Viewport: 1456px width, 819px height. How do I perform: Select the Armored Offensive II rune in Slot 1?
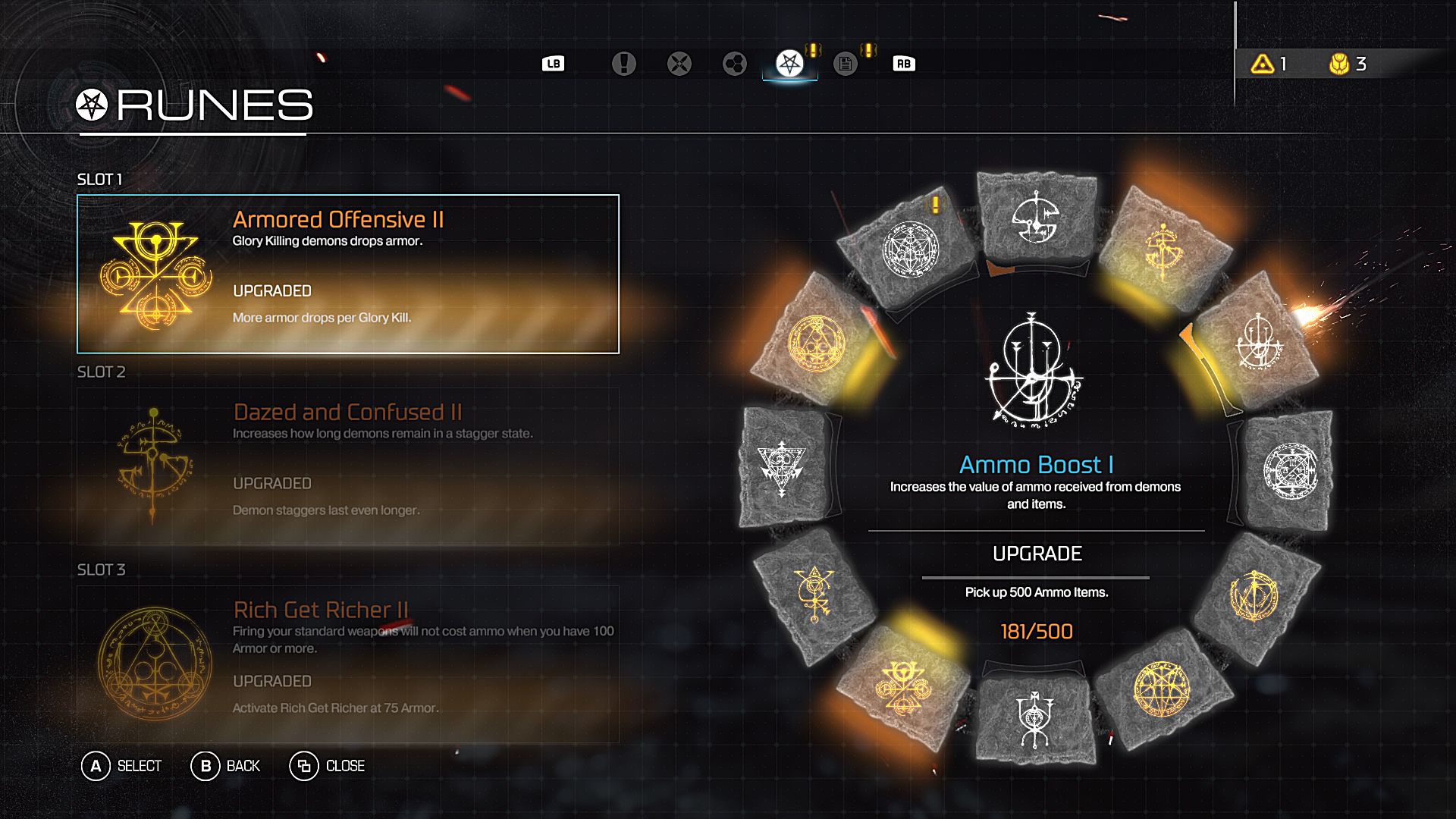348,274
